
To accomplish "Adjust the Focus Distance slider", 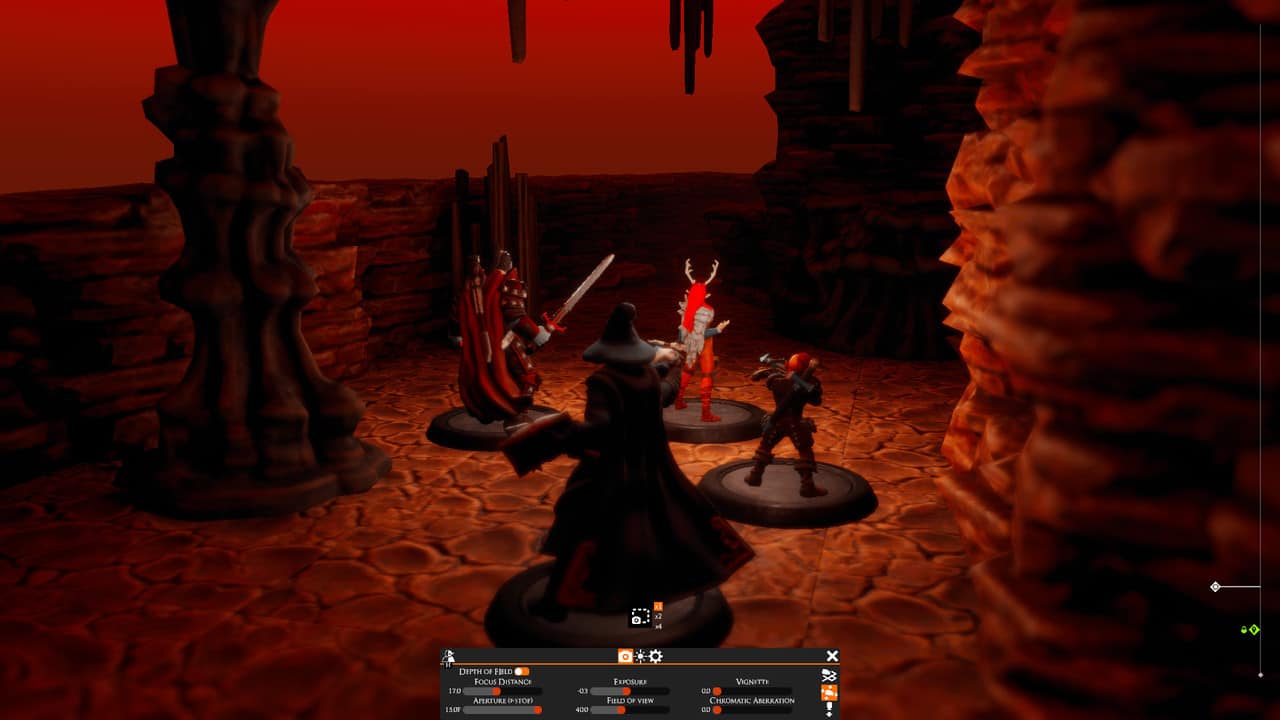I will tap(496, 692).
